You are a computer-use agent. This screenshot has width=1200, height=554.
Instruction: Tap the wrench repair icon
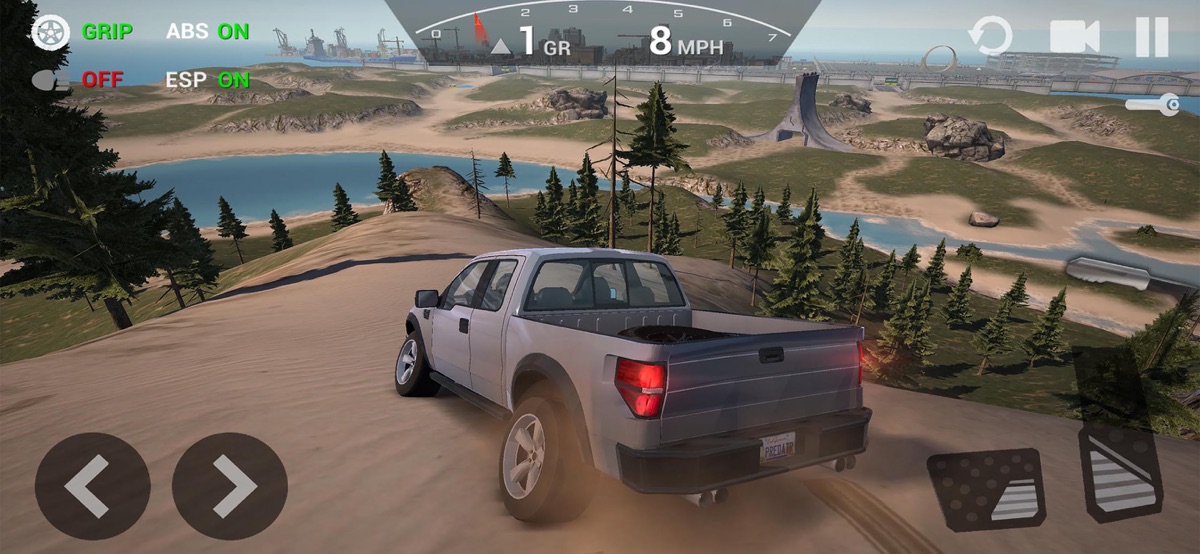tap(1152, 104)
